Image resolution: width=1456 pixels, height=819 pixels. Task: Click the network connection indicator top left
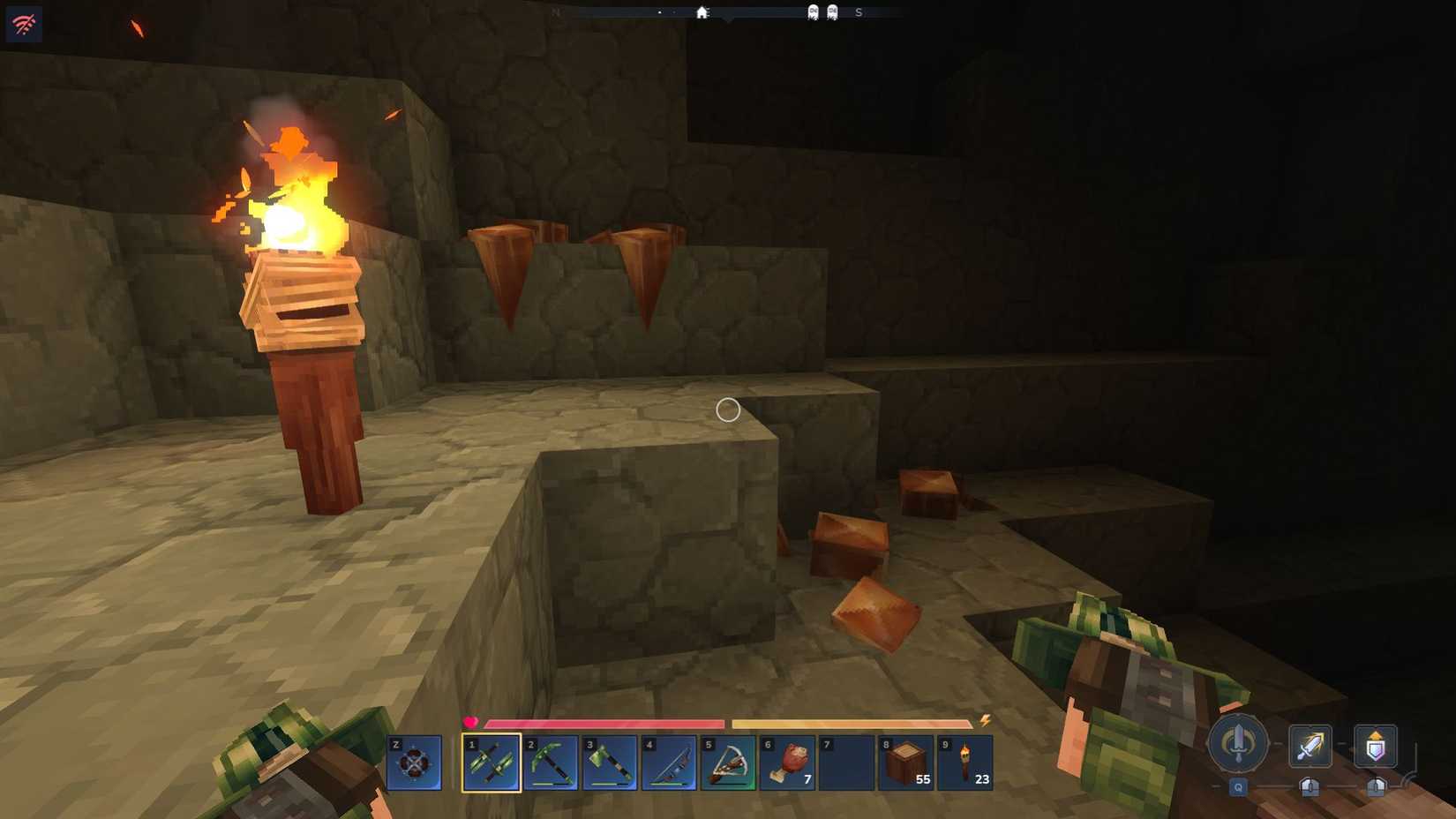[x=23, y=23]
